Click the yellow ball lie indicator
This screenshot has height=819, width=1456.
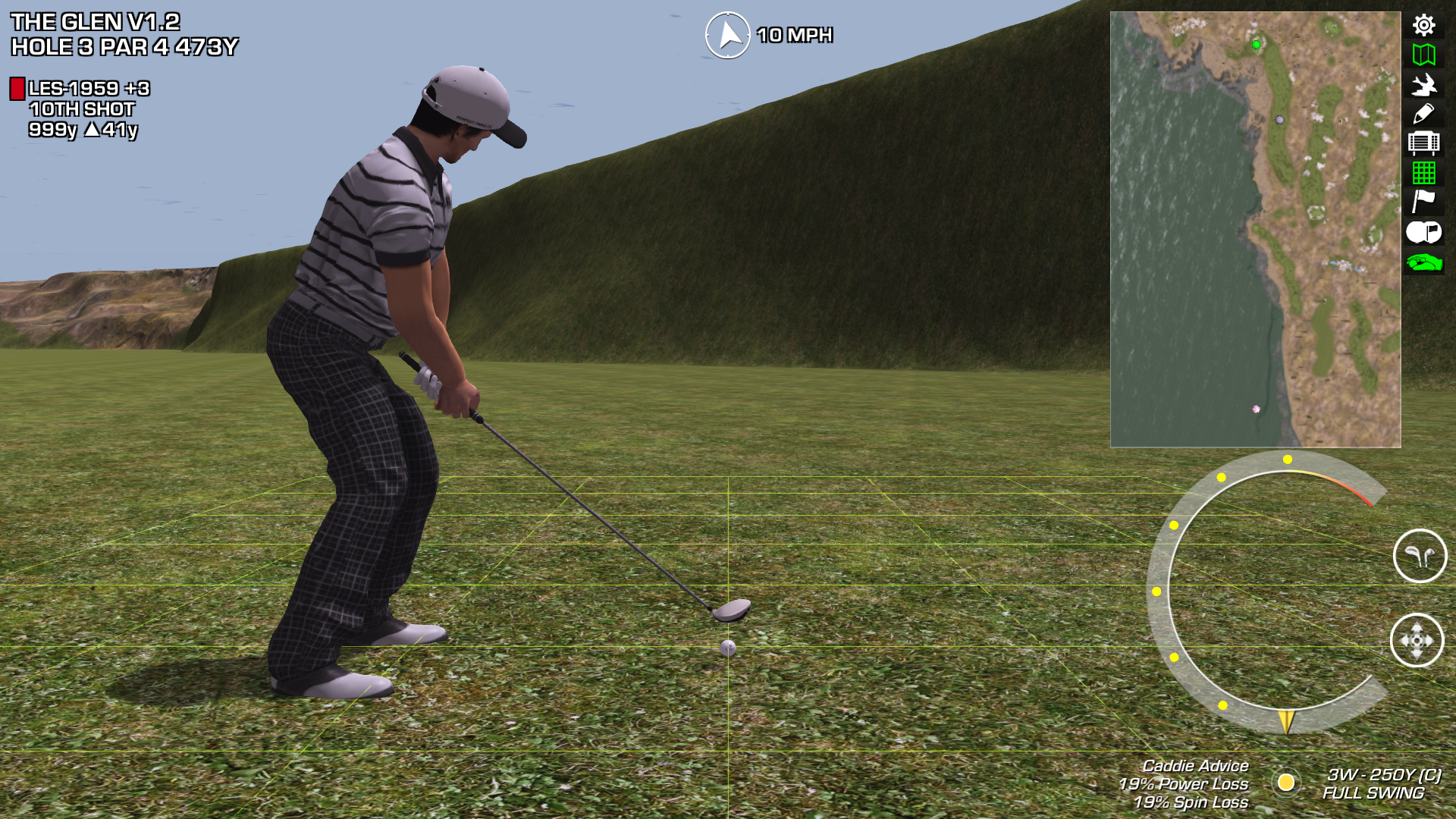point(1285,782)
